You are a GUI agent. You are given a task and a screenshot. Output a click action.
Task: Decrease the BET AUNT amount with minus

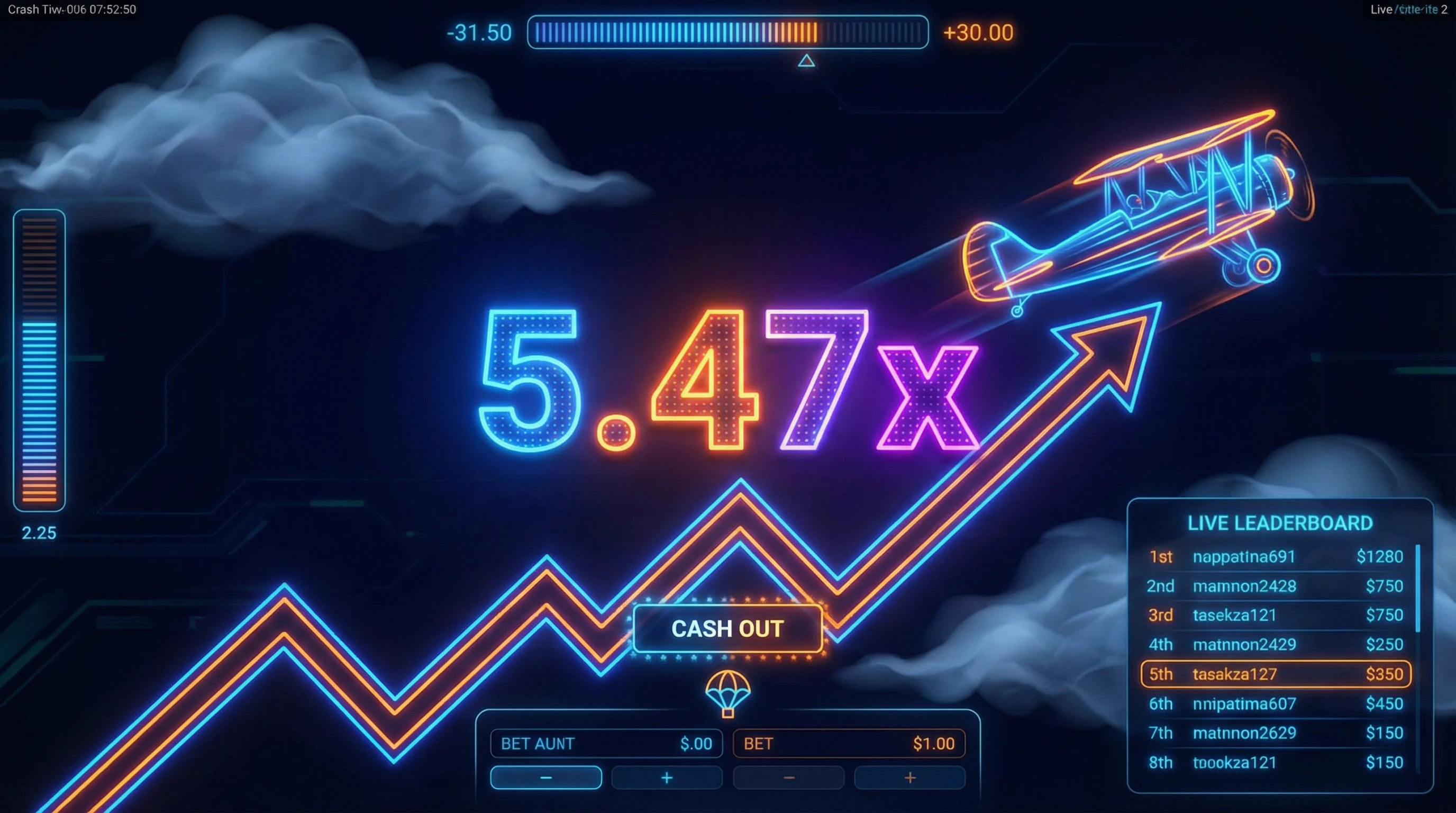545,778
